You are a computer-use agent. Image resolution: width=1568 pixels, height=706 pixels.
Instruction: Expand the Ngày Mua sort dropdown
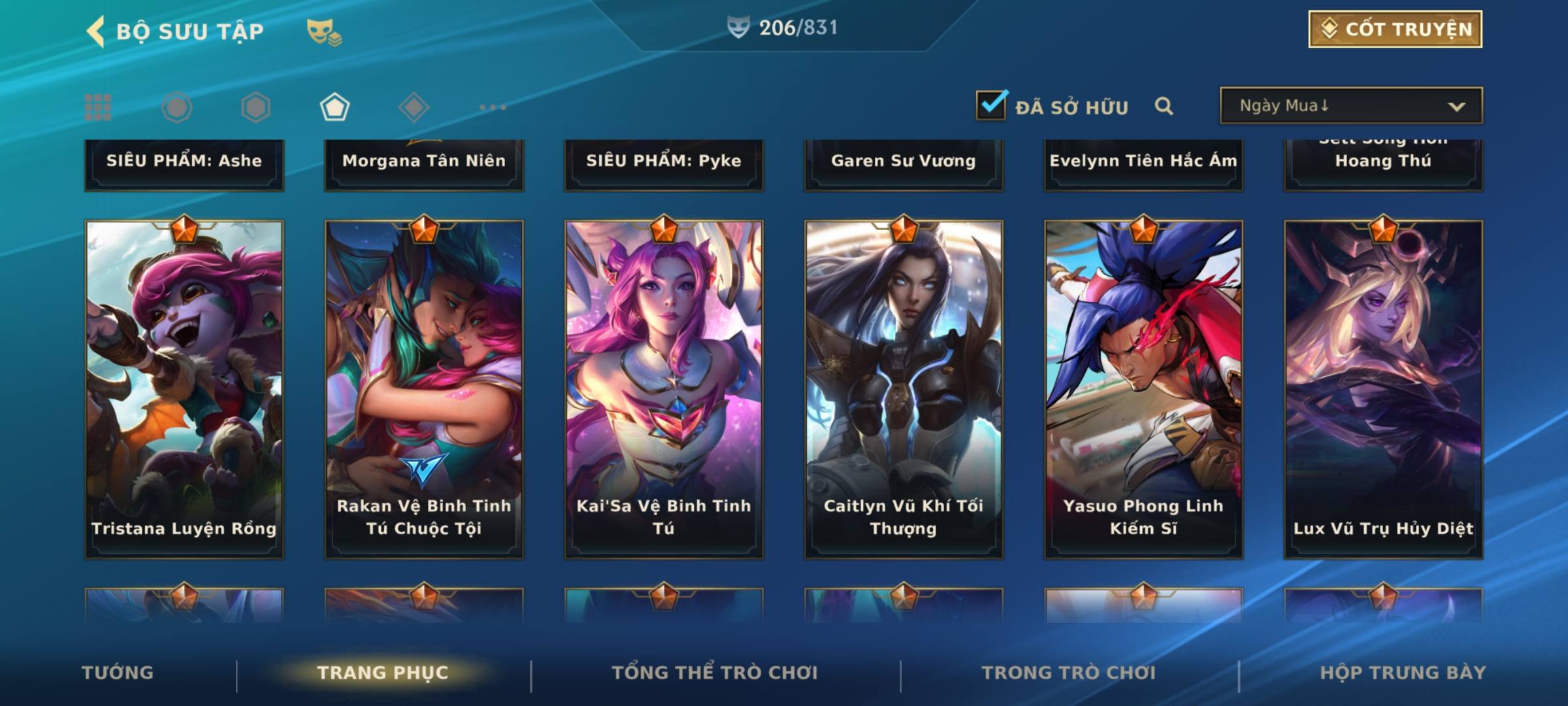tap(1351, 106)
